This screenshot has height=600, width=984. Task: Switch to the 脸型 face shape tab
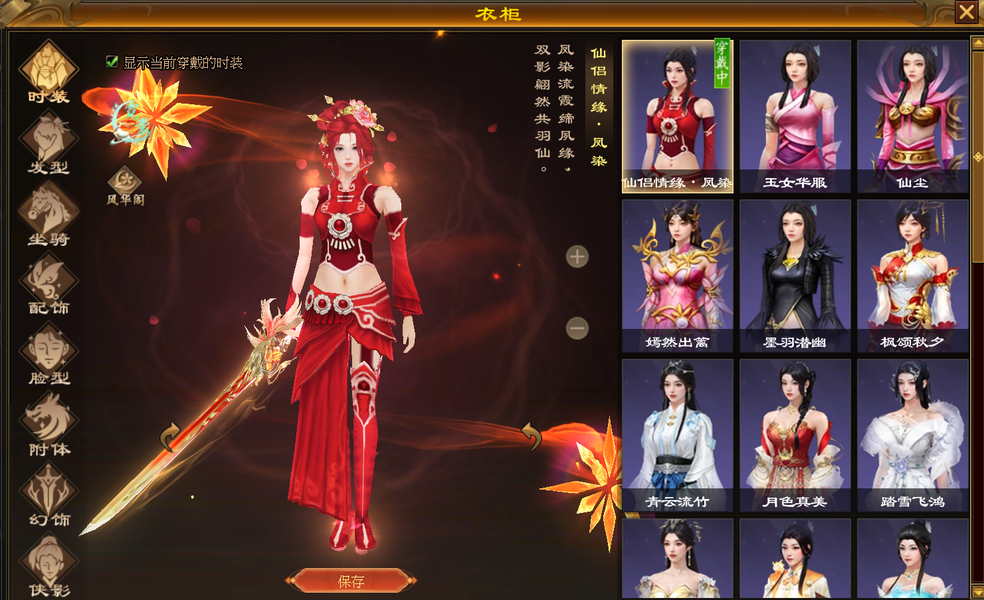click(x=48, y=353)
